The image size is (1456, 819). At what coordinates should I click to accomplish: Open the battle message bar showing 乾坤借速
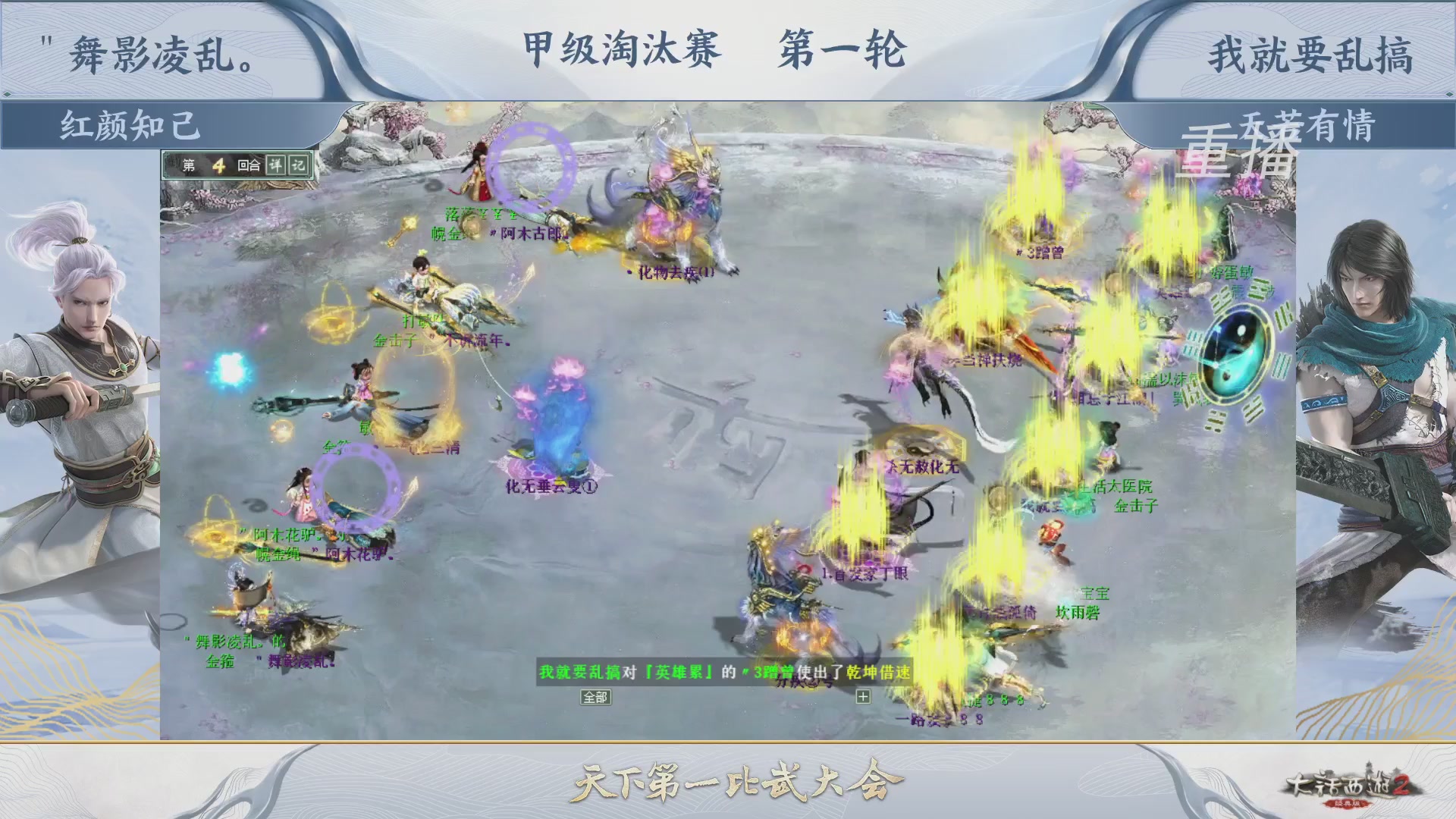coord(726,672)
